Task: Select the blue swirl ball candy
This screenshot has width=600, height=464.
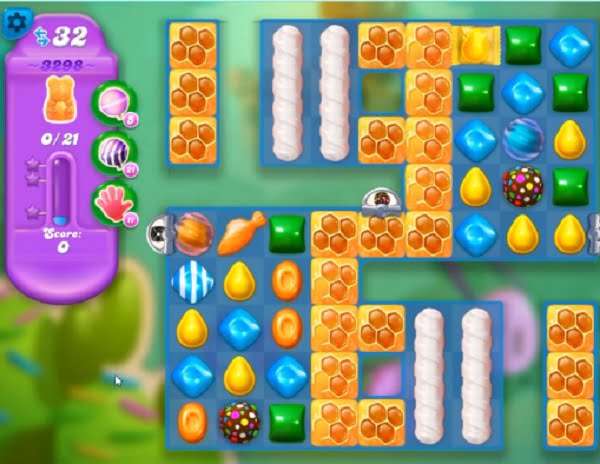Action: coord(523,139)
